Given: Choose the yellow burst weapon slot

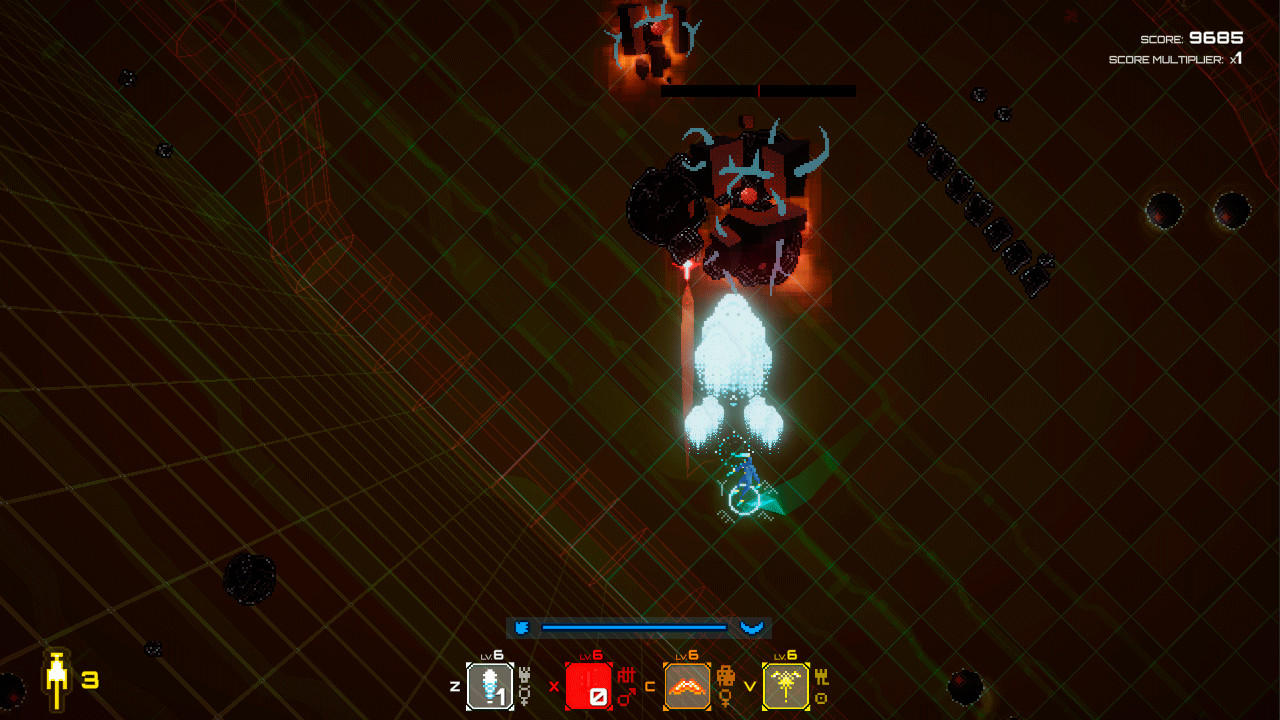Looking at the screenshot, I should [x=786, y=686].
